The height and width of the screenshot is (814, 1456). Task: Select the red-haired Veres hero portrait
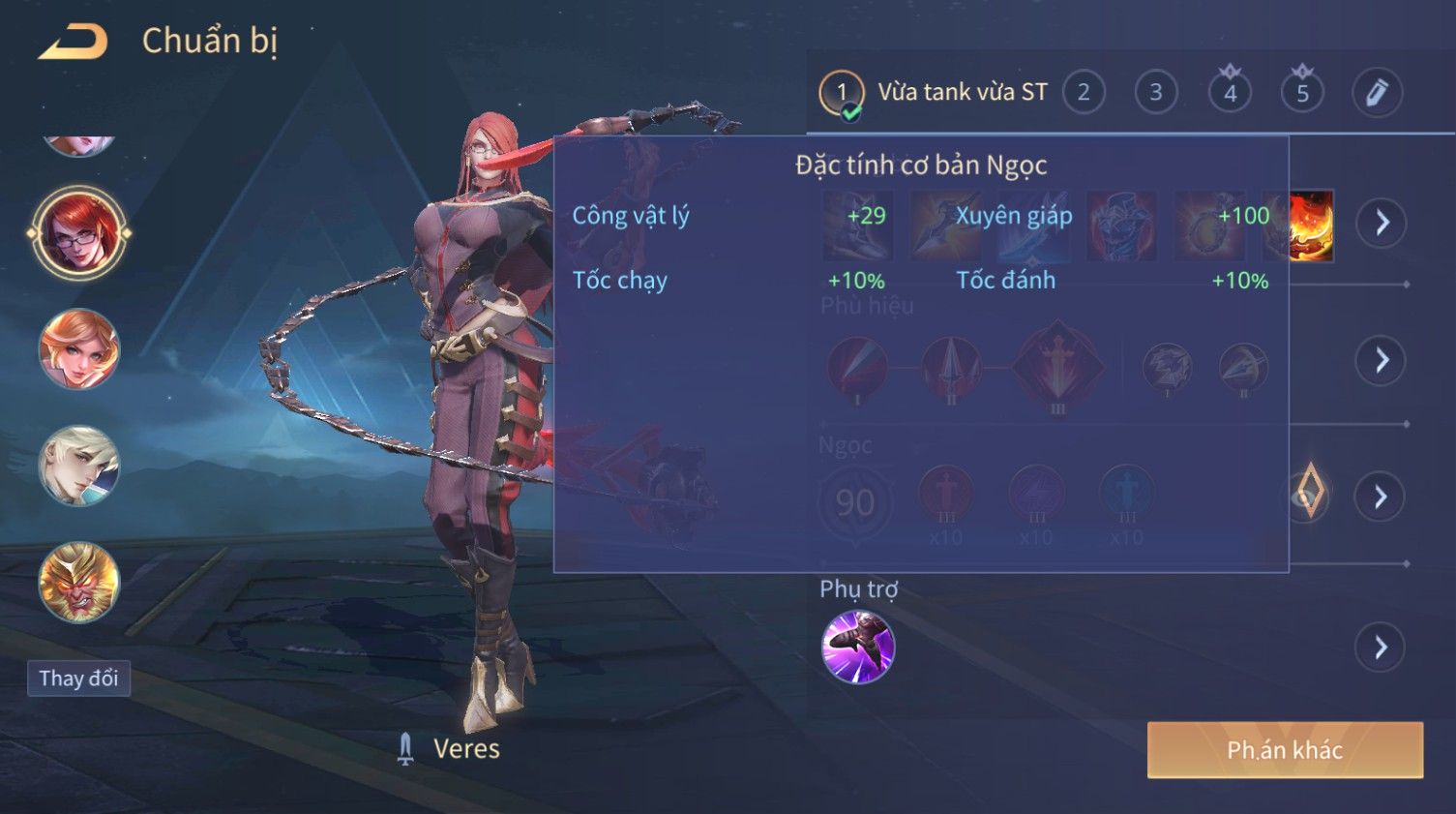pos(78,233)
